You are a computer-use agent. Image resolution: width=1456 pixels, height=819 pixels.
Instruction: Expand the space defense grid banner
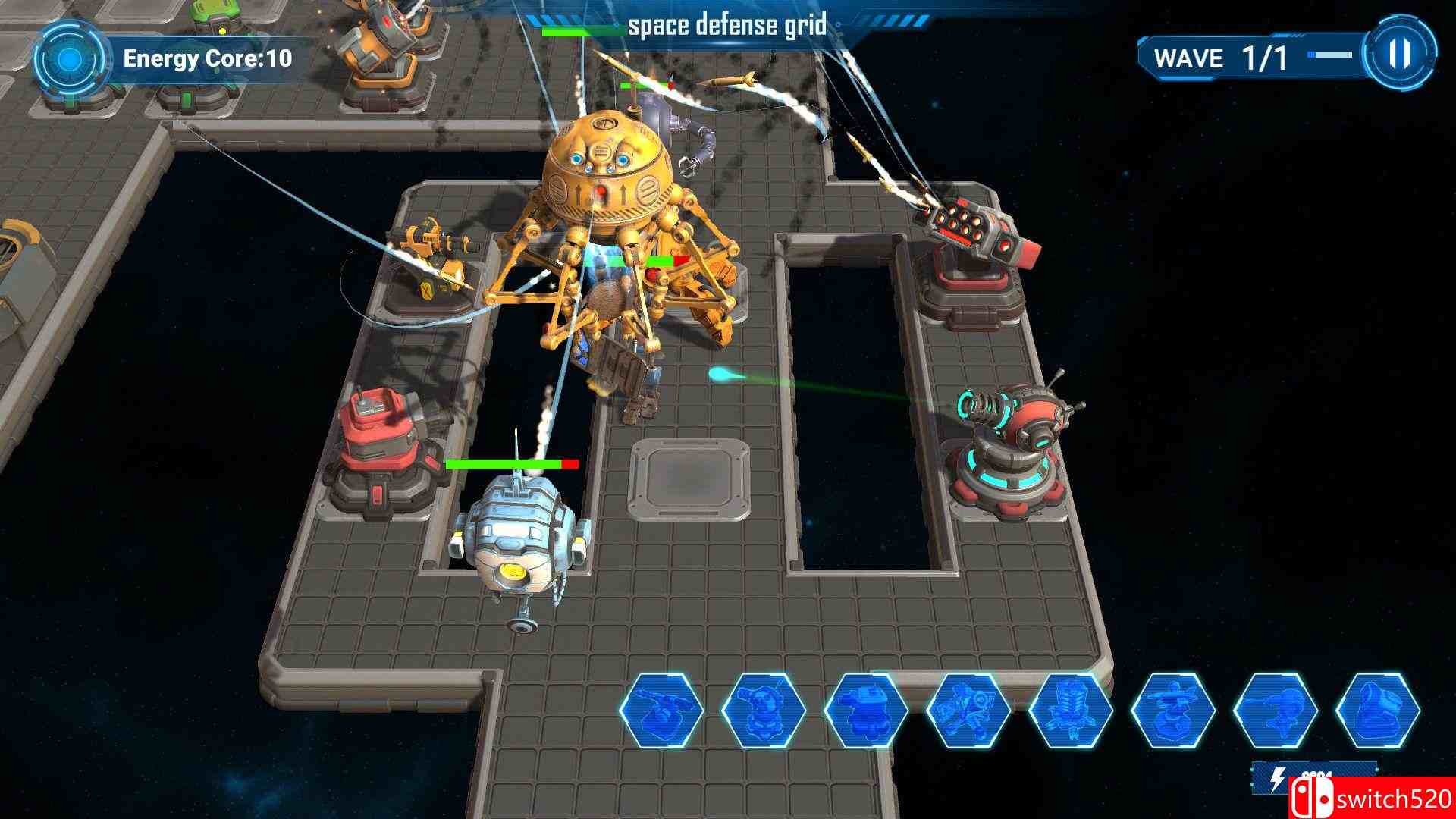724,25
